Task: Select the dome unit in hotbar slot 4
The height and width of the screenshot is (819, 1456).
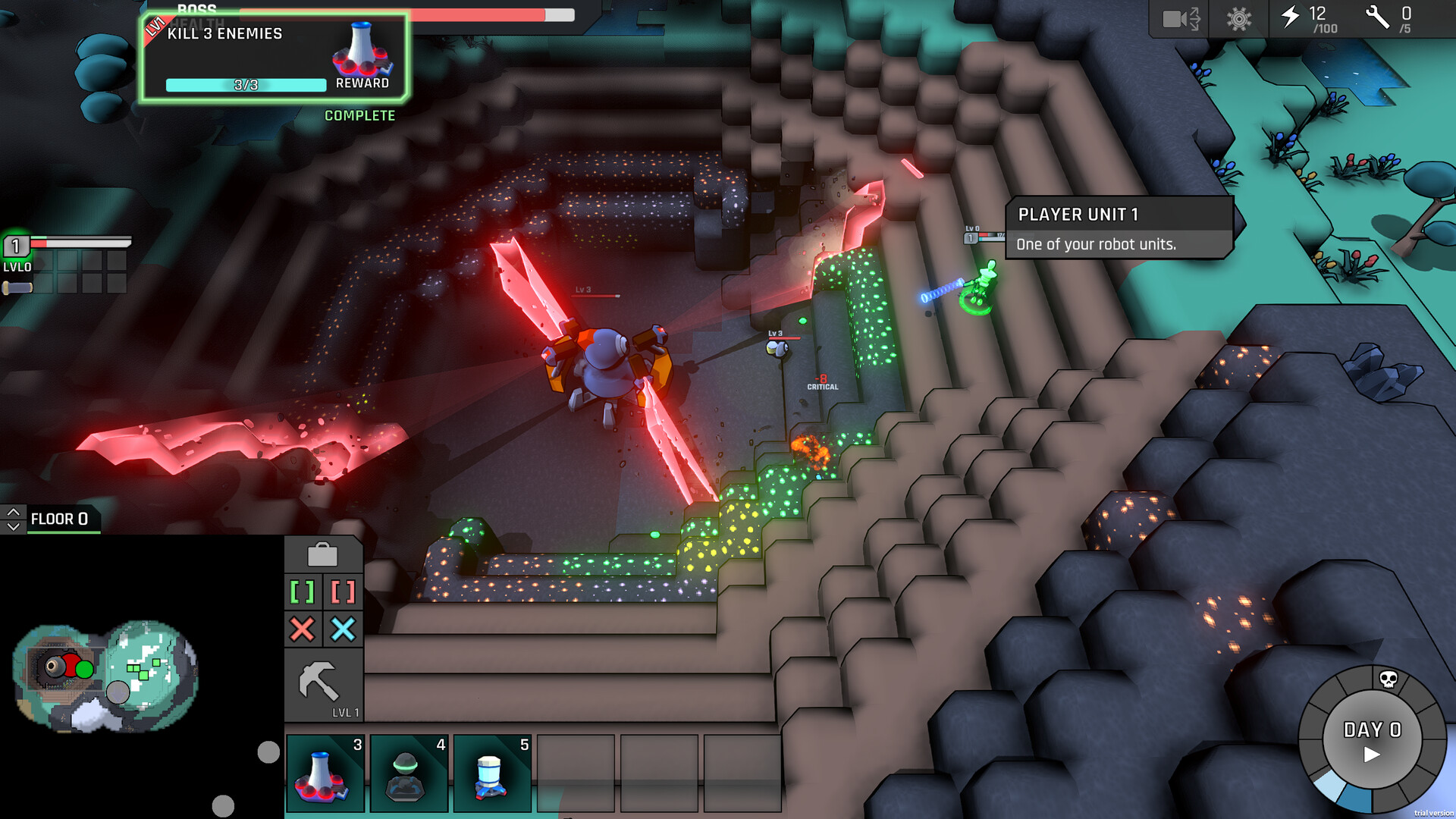Action: (408, 772)
